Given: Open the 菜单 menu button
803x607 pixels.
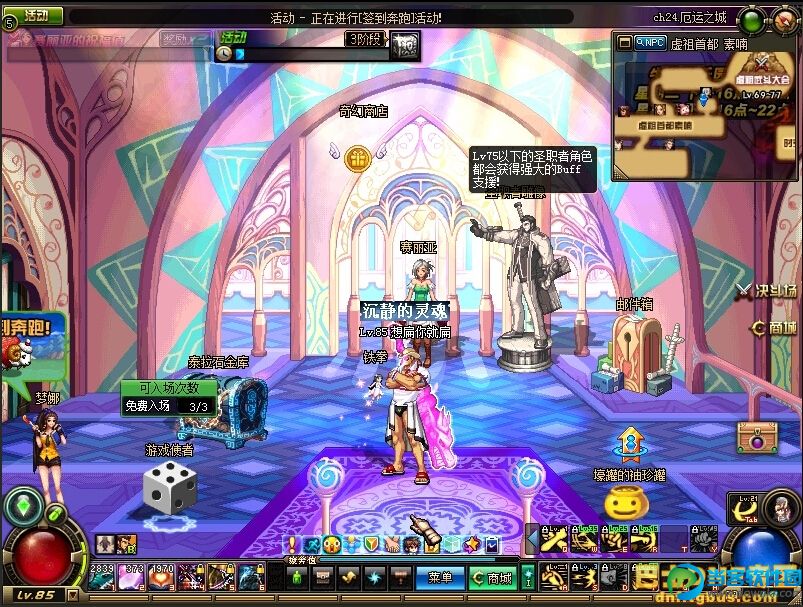Looking at the screenshot, I should click(439, 577).
